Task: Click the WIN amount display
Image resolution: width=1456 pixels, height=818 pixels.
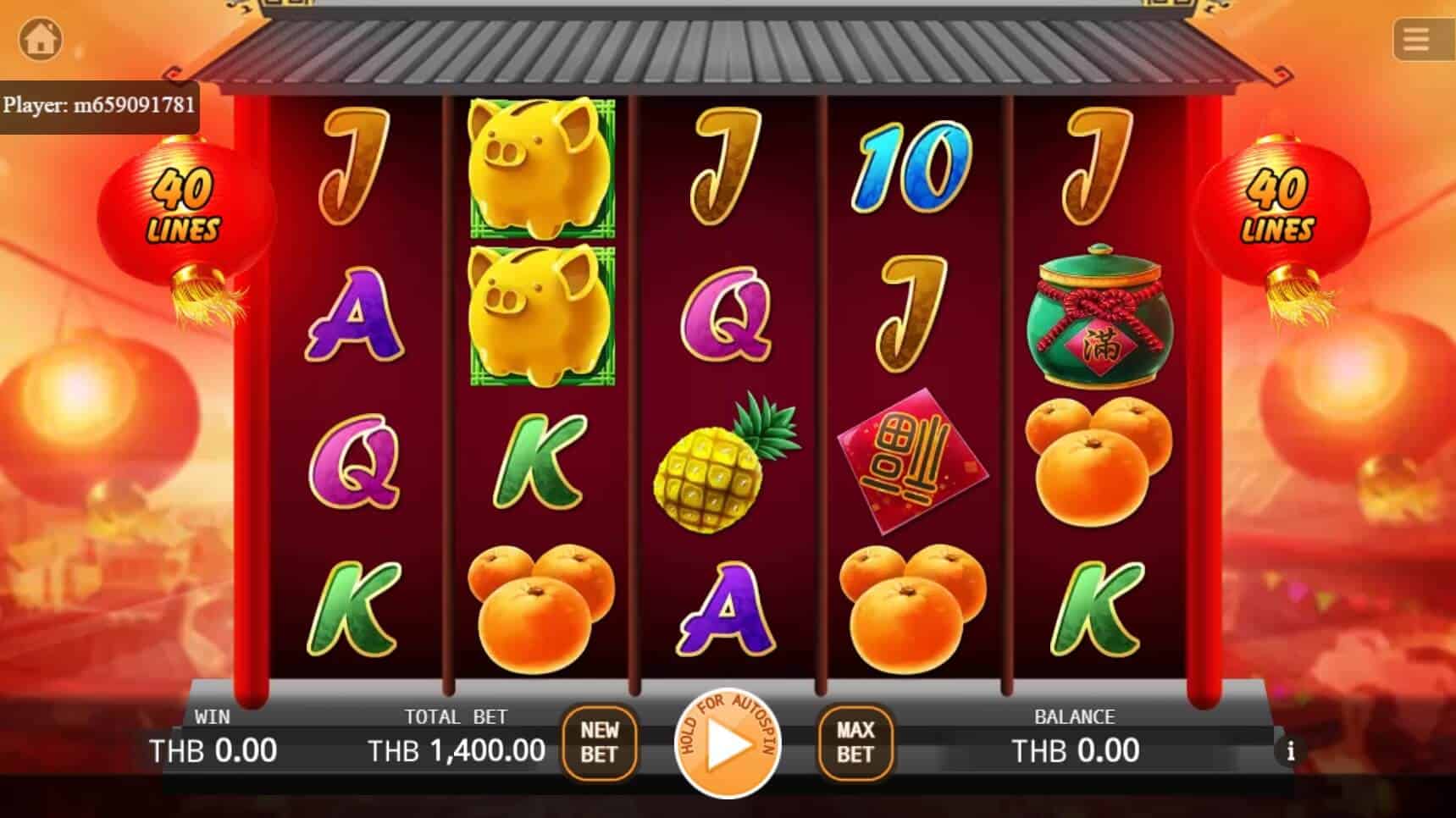Action: tap(213, 750)
